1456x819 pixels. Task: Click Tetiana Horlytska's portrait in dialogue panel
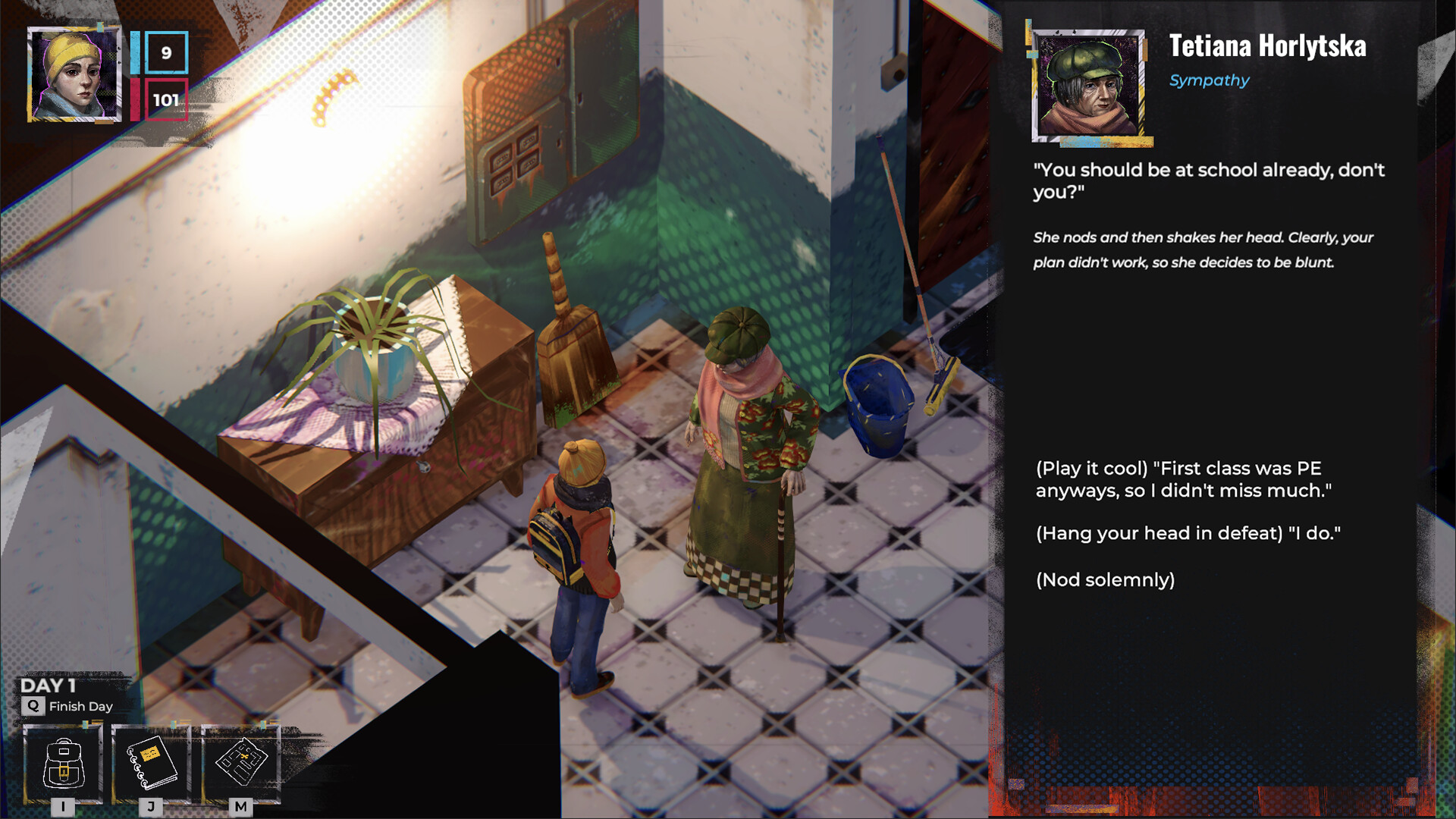(1088, 86)
